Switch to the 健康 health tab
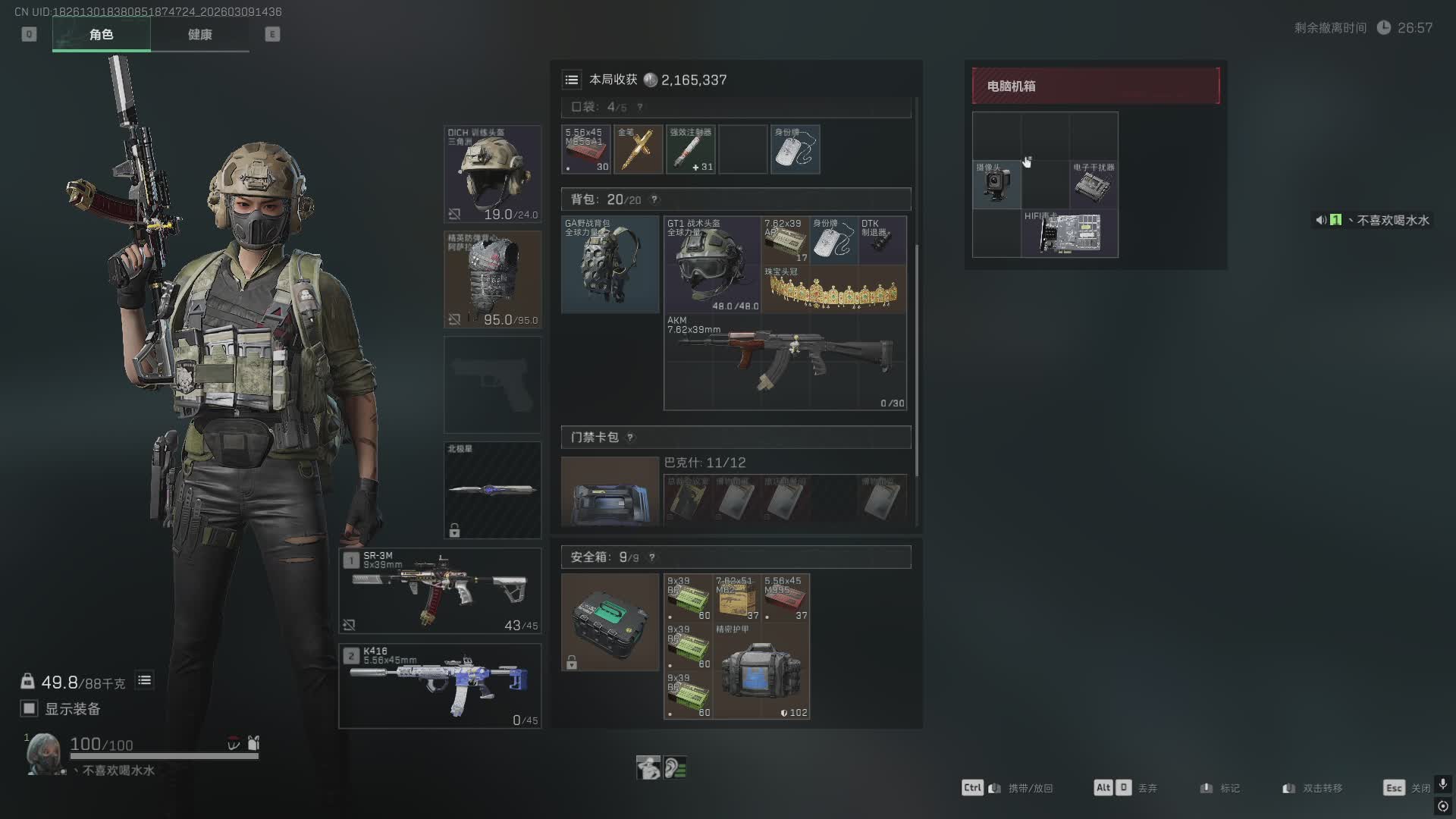 click(x=199, y=35)
